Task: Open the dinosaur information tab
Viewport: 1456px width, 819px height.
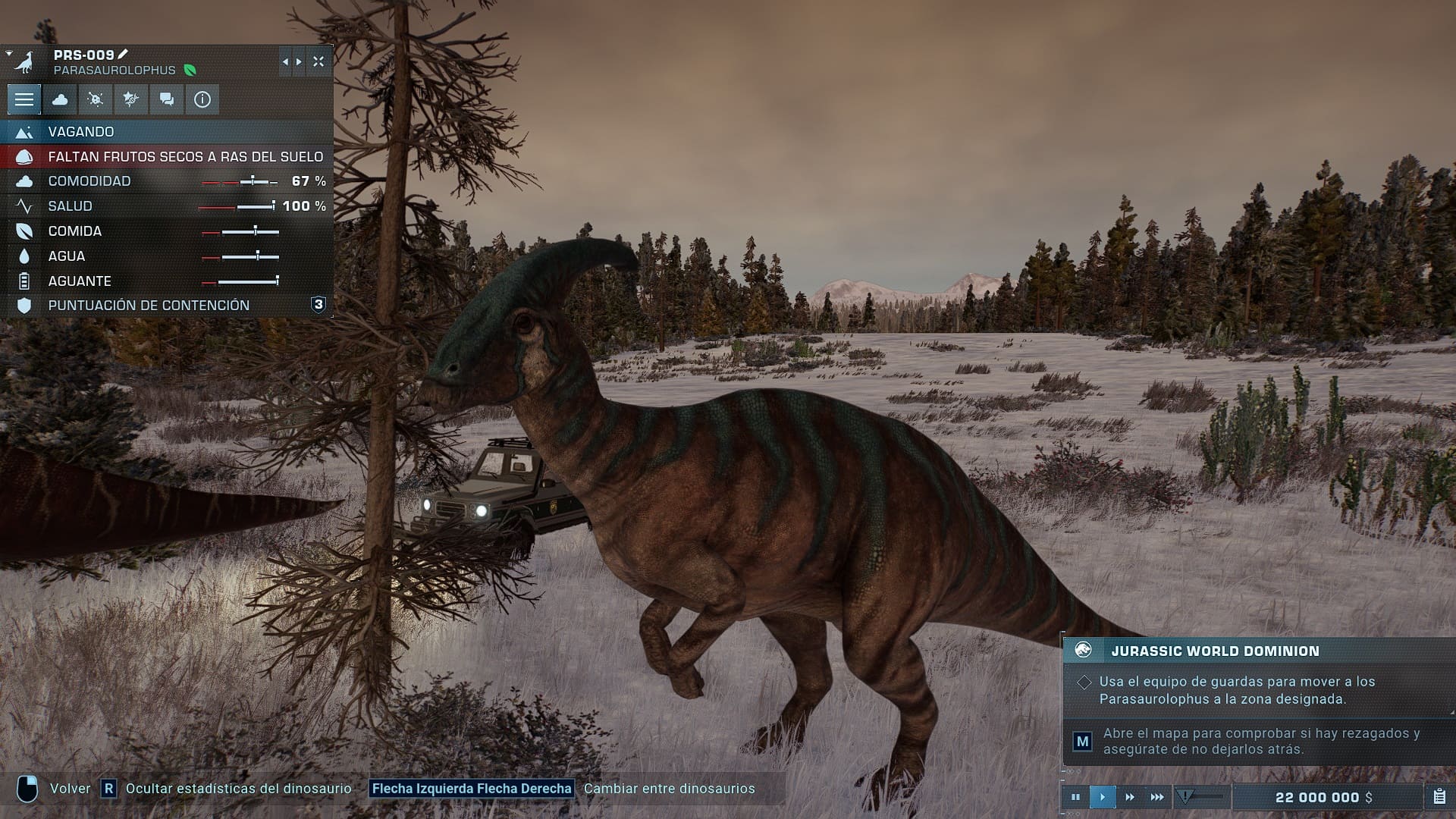Action: [202, 99]
